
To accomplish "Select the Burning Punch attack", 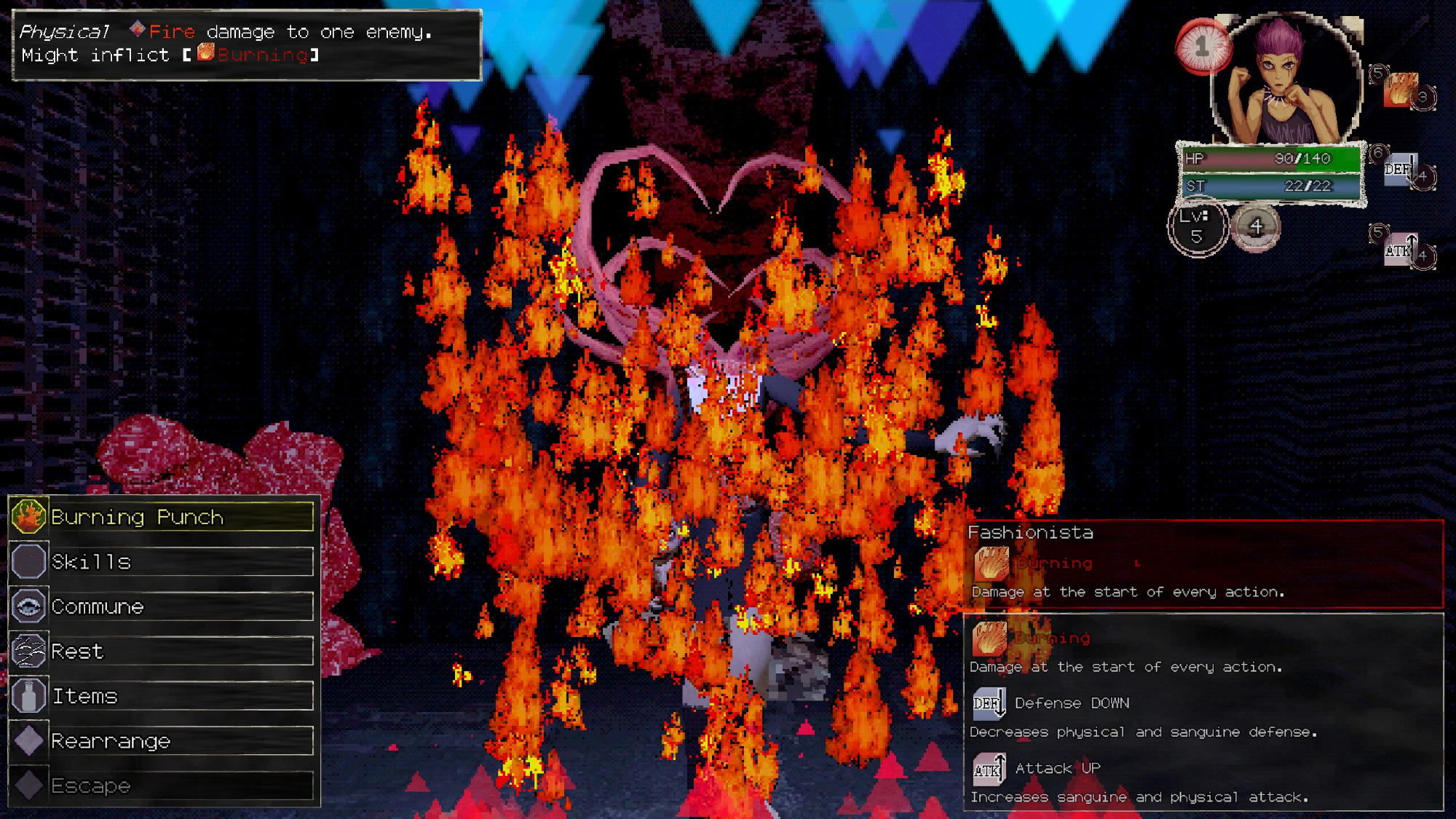I will point(162,517).
